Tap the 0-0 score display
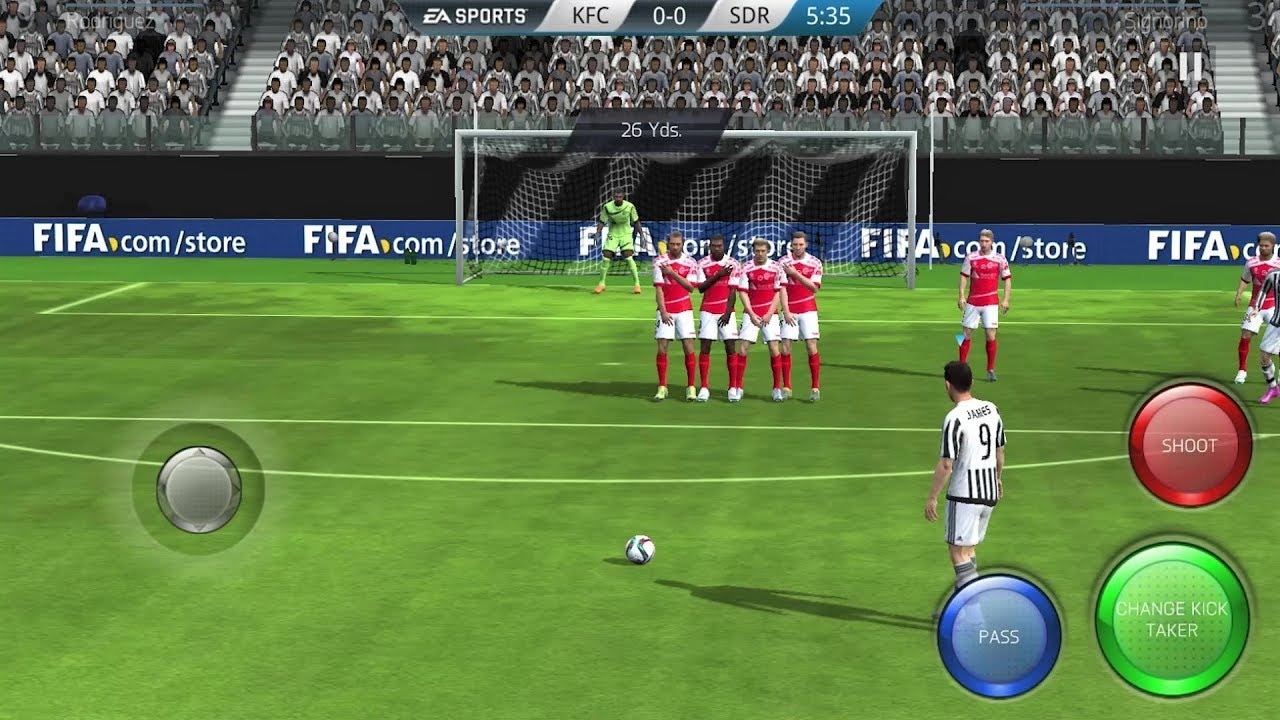Viewport: 1280px width, 720px height. click(x=668, y=16)
